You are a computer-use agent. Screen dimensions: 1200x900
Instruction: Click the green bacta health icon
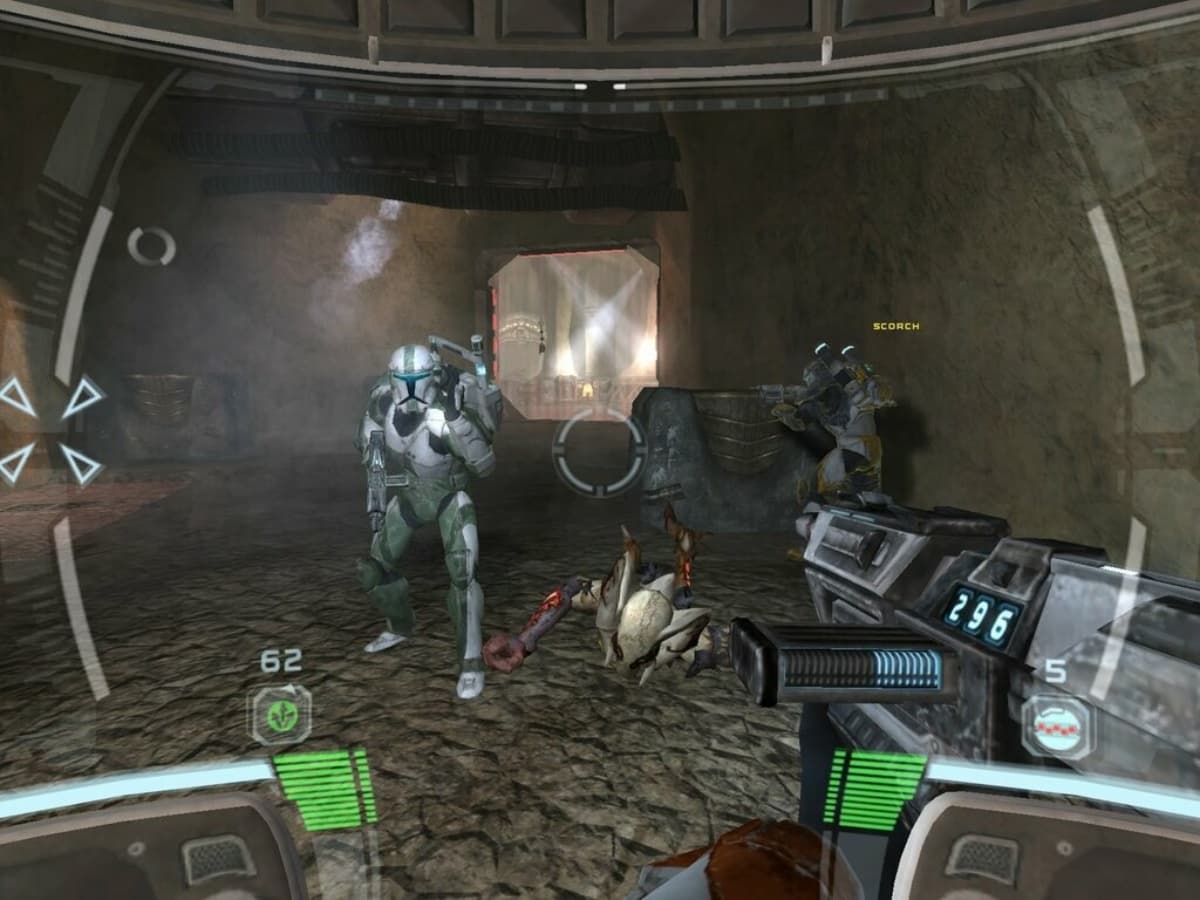[x=280, y=714]
